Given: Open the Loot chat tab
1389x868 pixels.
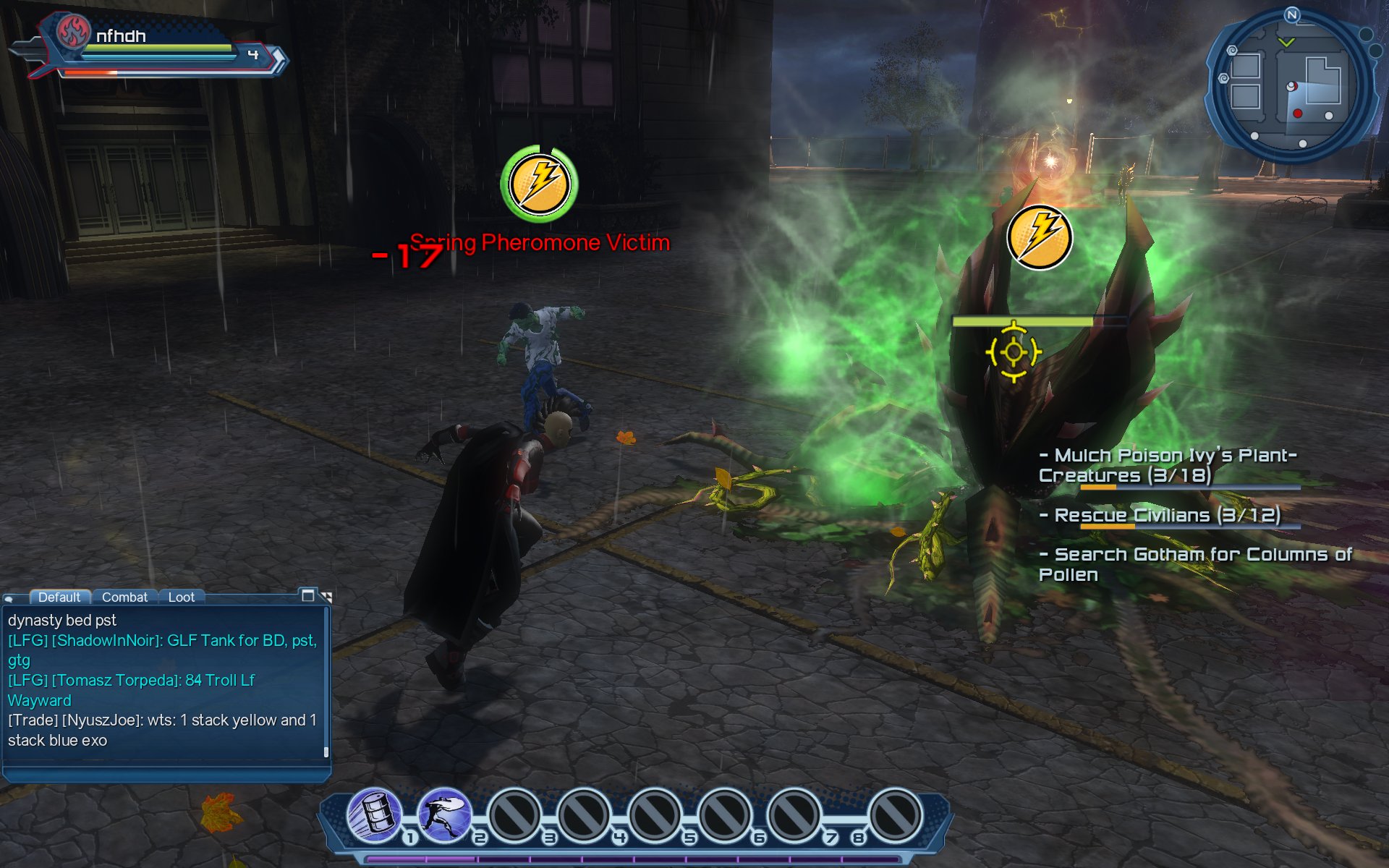Looking at the screenshot, I should [x=181, y=597].
